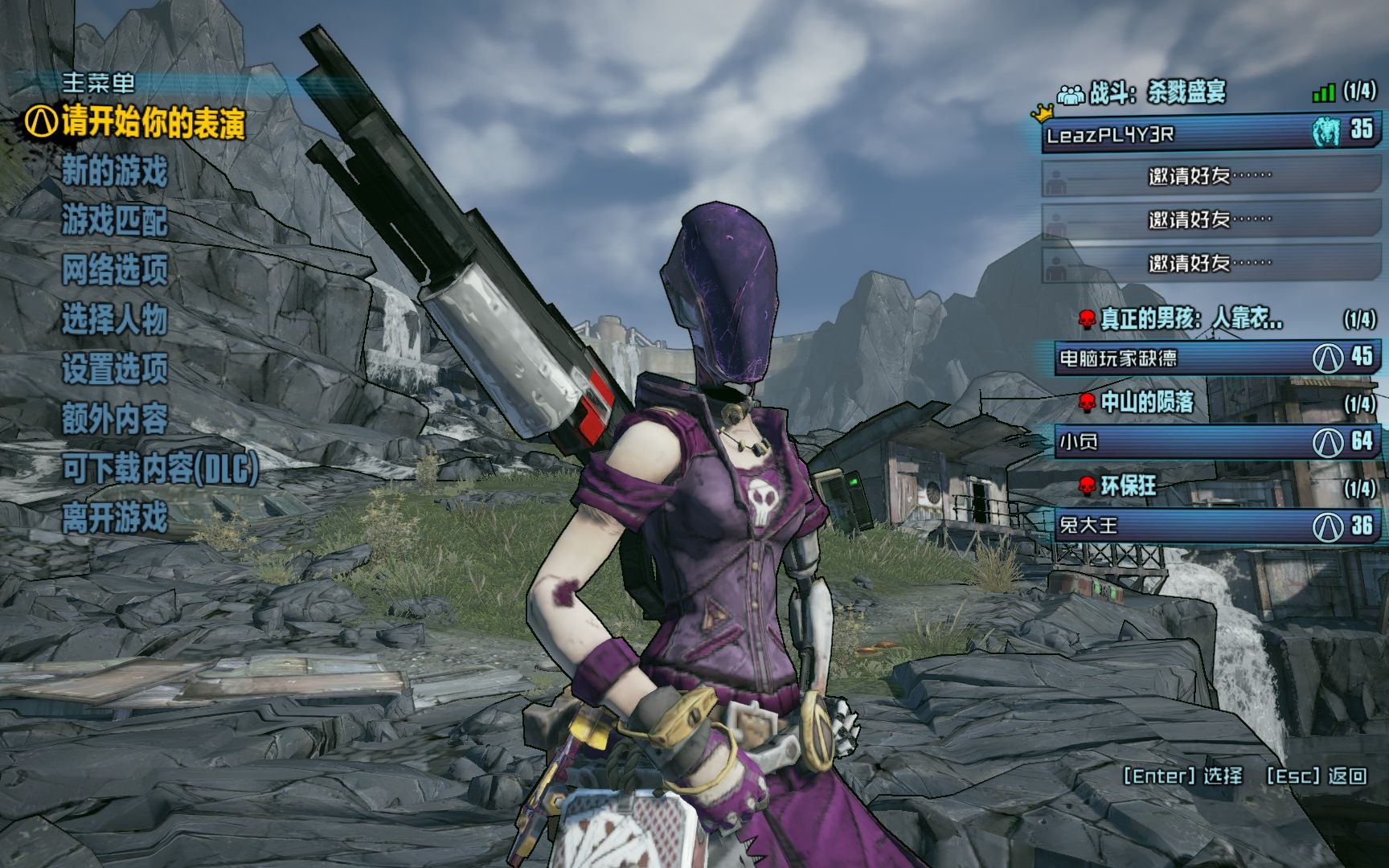The width and height of the screenshot is (1389, 868).
Task: Open the 额外内容 extras menu
Action: pos(115,419)
